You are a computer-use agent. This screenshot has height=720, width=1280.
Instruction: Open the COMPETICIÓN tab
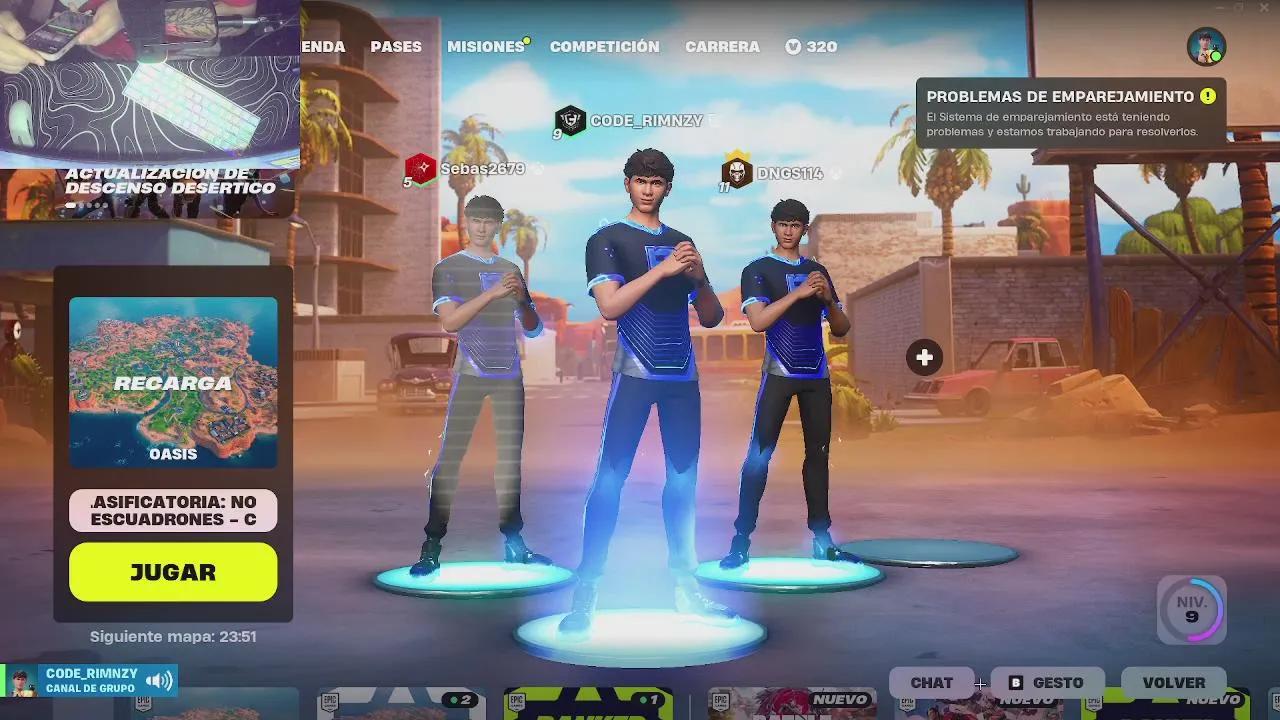604,46
